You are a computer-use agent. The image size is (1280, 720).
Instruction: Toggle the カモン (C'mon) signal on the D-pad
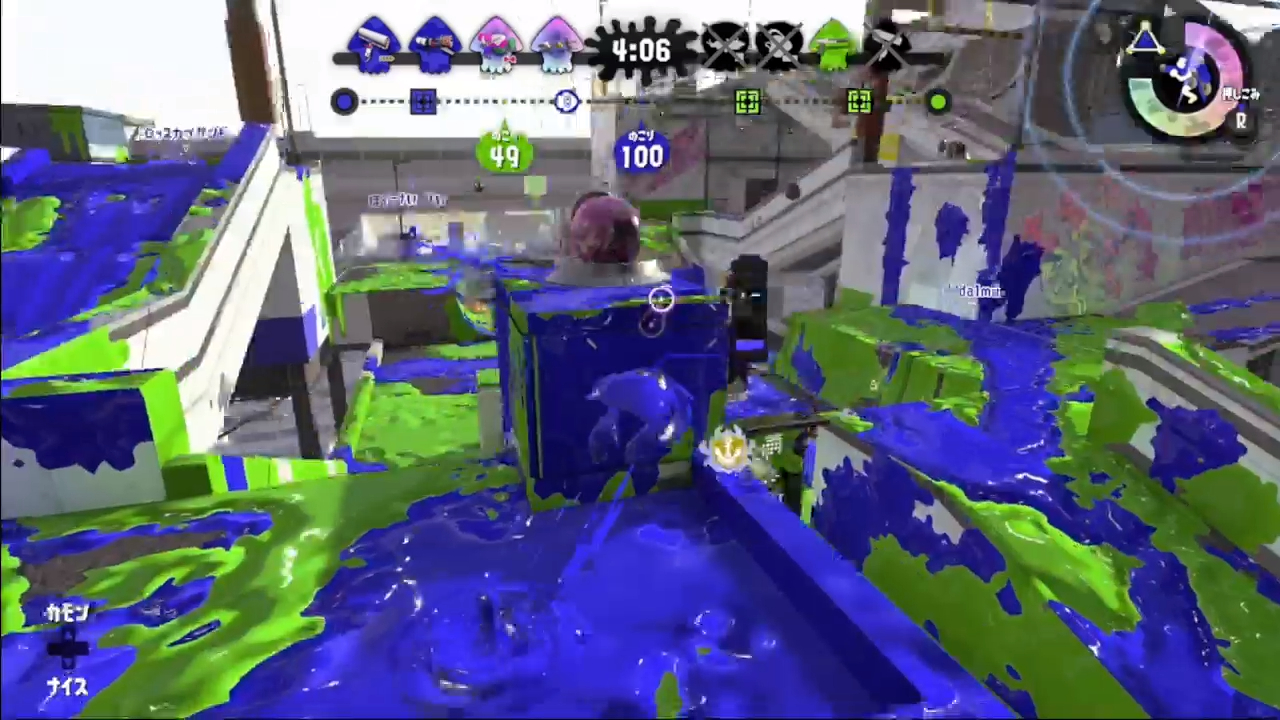coord(68,615)
